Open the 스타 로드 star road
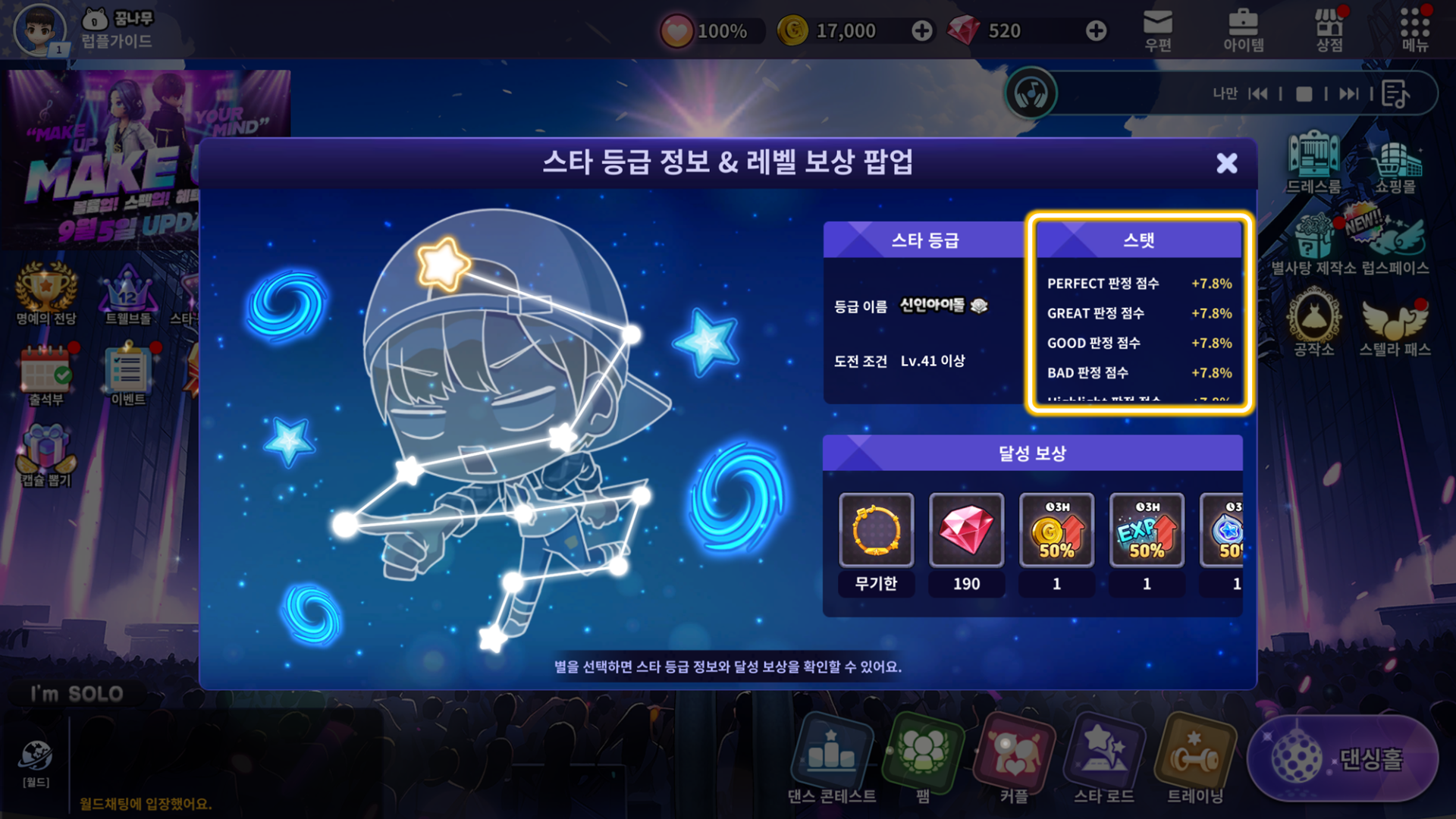 click(x=1104, y=758)
